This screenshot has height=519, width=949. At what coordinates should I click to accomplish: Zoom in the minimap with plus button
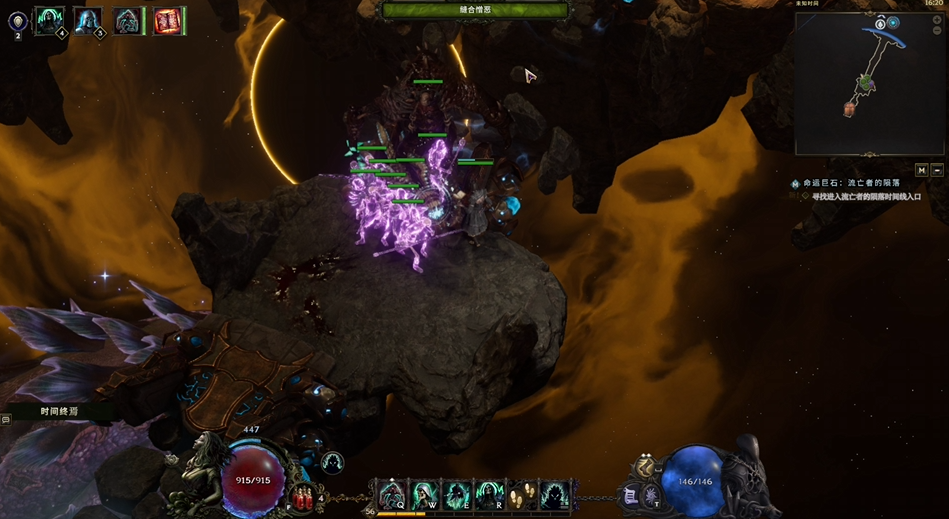tap(894, 22)
